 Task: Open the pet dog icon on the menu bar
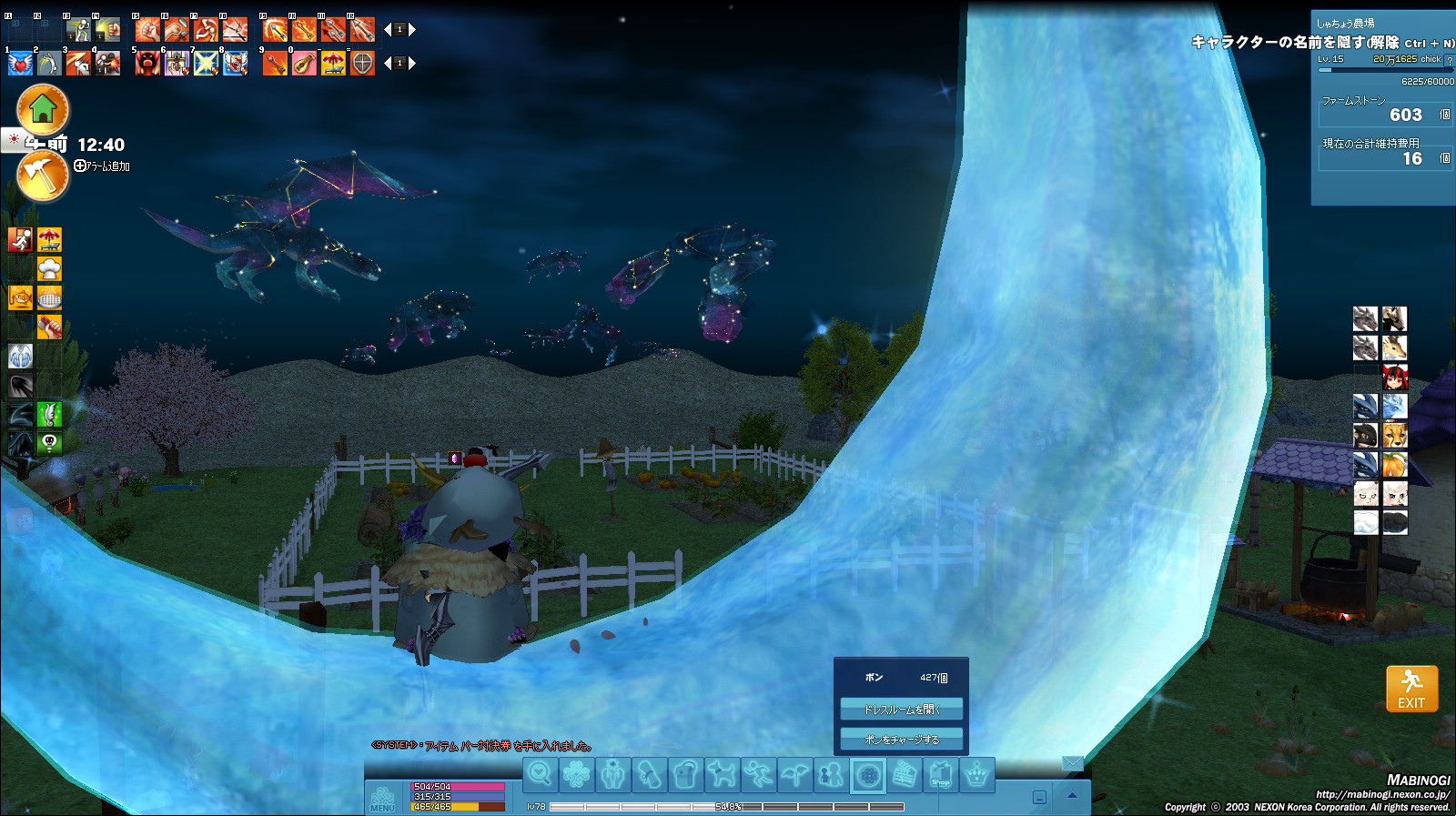[722, 775]
